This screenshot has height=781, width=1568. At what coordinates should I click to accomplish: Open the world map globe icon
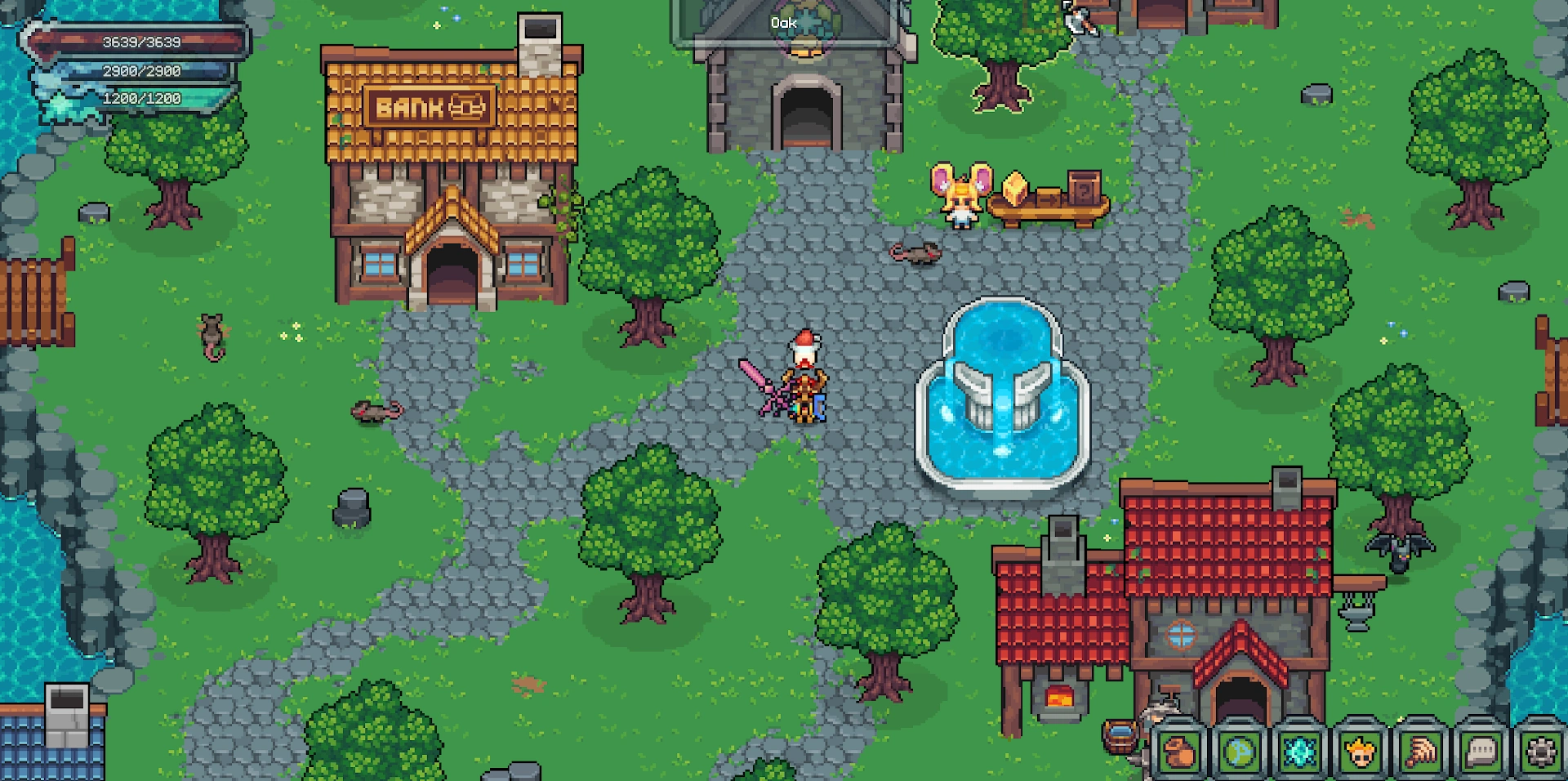(1240, 752)
